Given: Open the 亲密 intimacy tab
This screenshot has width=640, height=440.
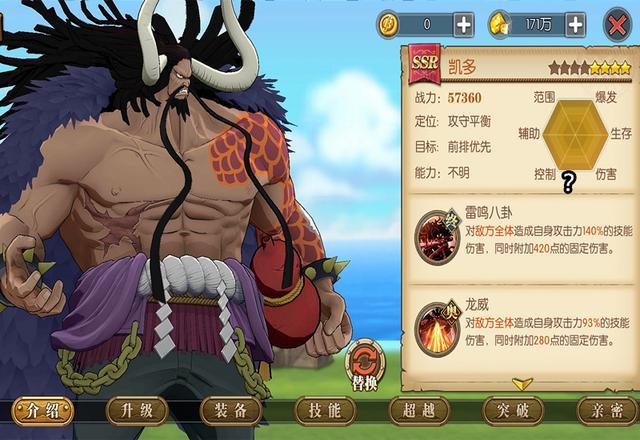Looking at the screenshot, I should pos(606,411).
